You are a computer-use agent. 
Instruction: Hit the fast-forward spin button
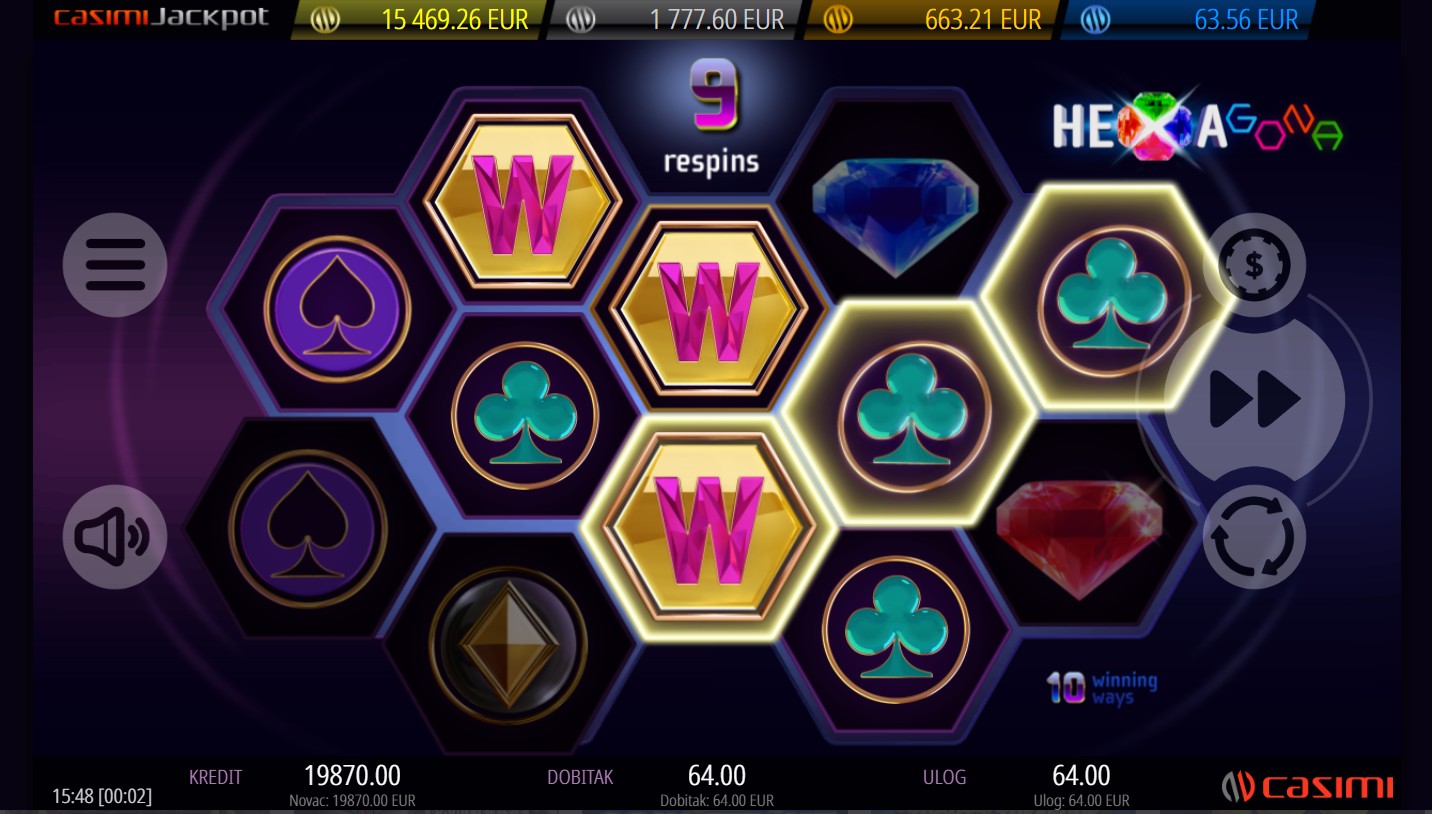tap(1255, 400)
